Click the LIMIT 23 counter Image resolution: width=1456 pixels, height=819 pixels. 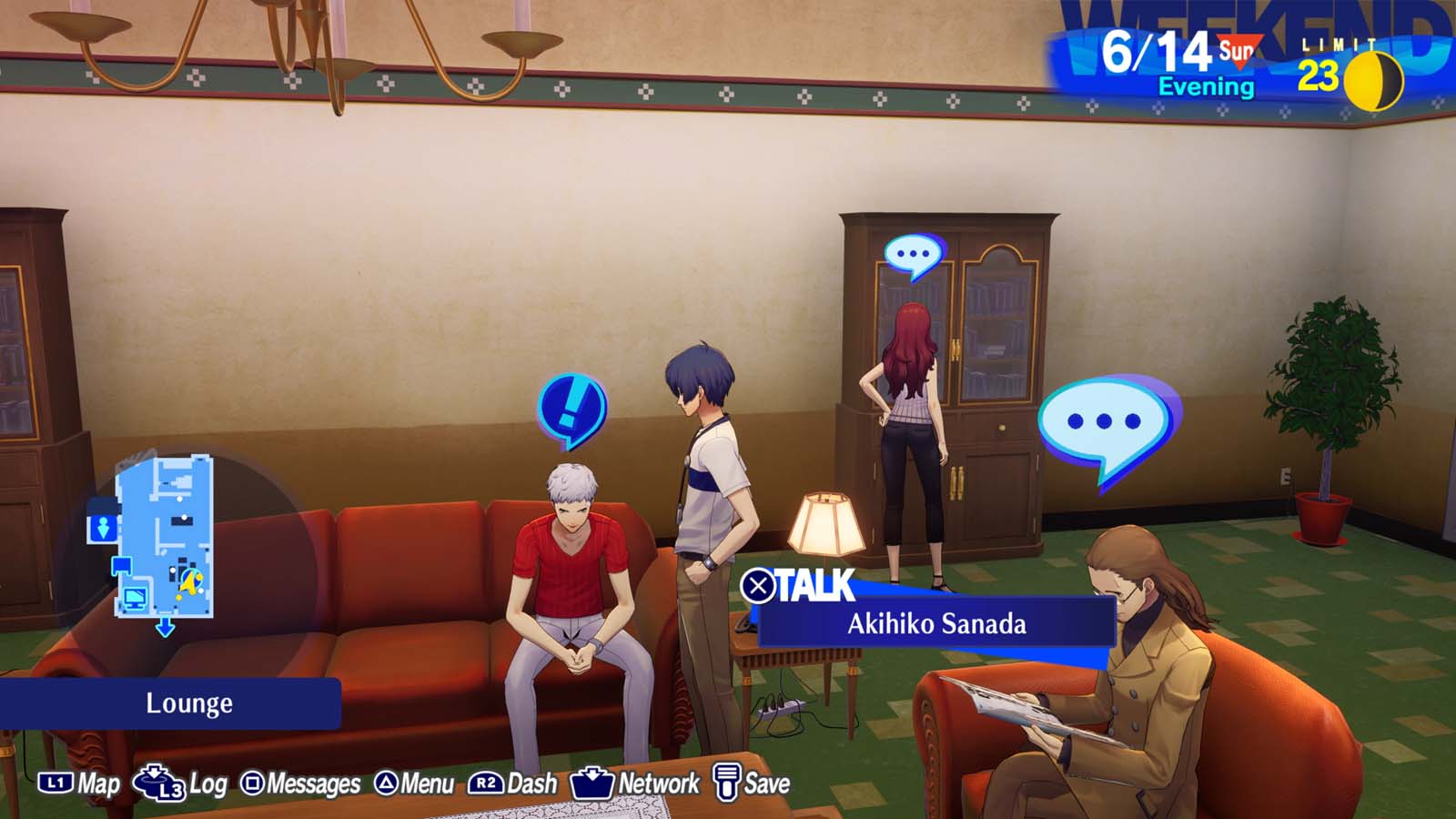tap(1325, 59)
